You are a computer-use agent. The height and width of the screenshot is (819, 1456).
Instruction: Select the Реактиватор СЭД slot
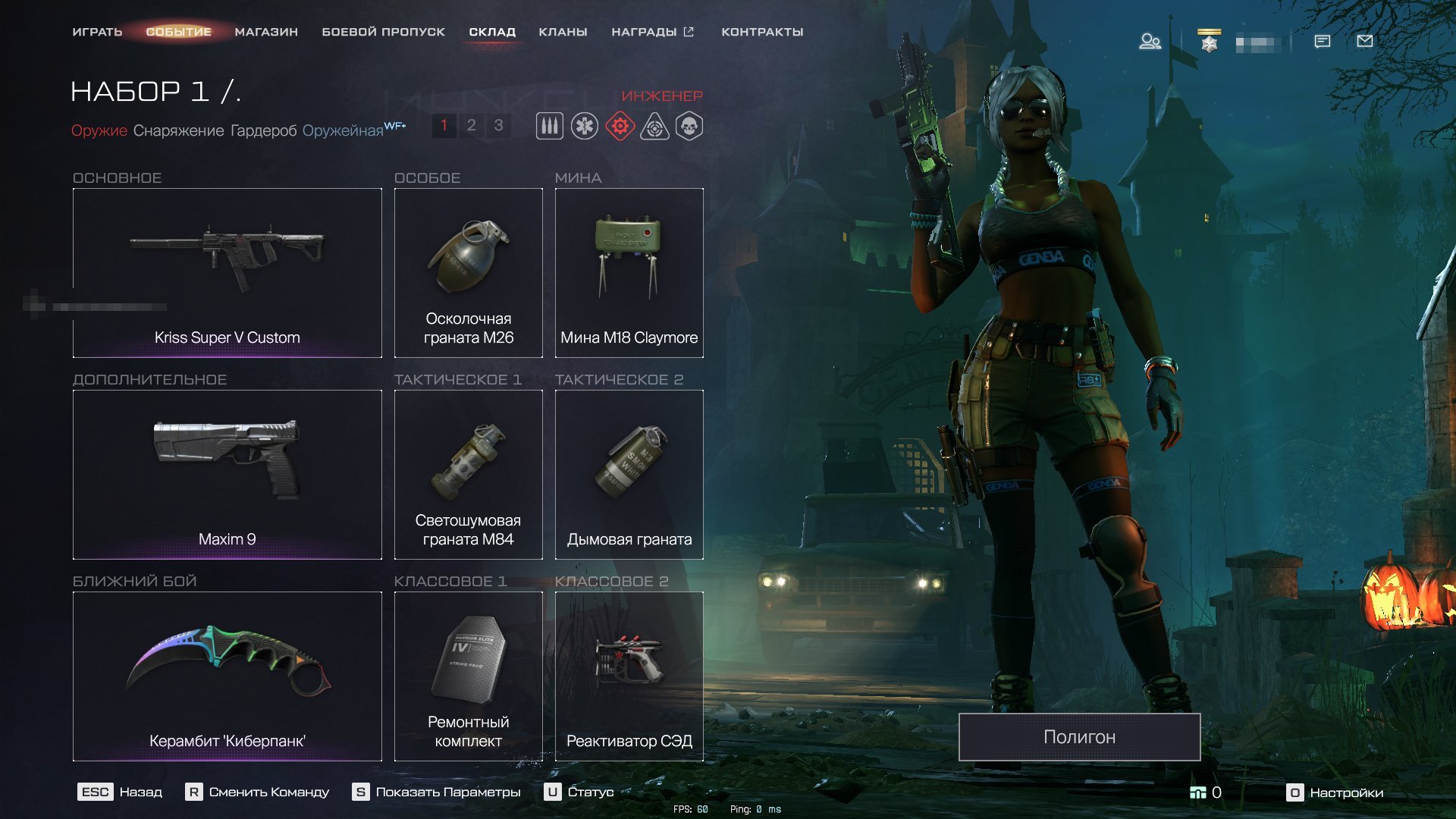[x=629, y=676]
